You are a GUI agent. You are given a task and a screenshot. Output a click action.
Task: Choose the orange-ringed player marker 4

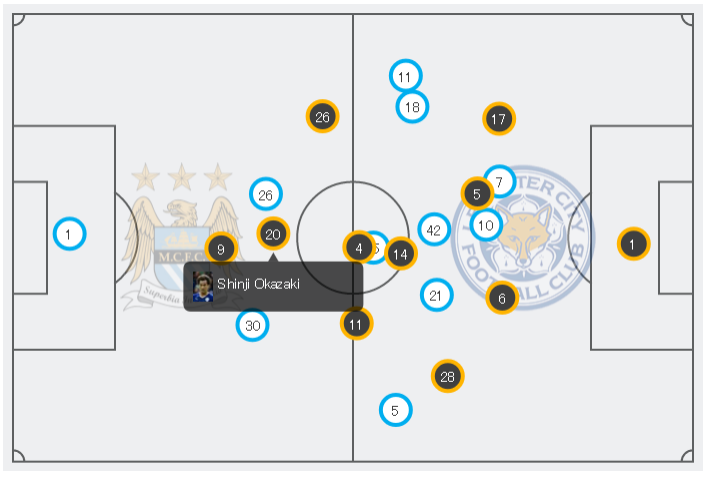pos(357,247)
